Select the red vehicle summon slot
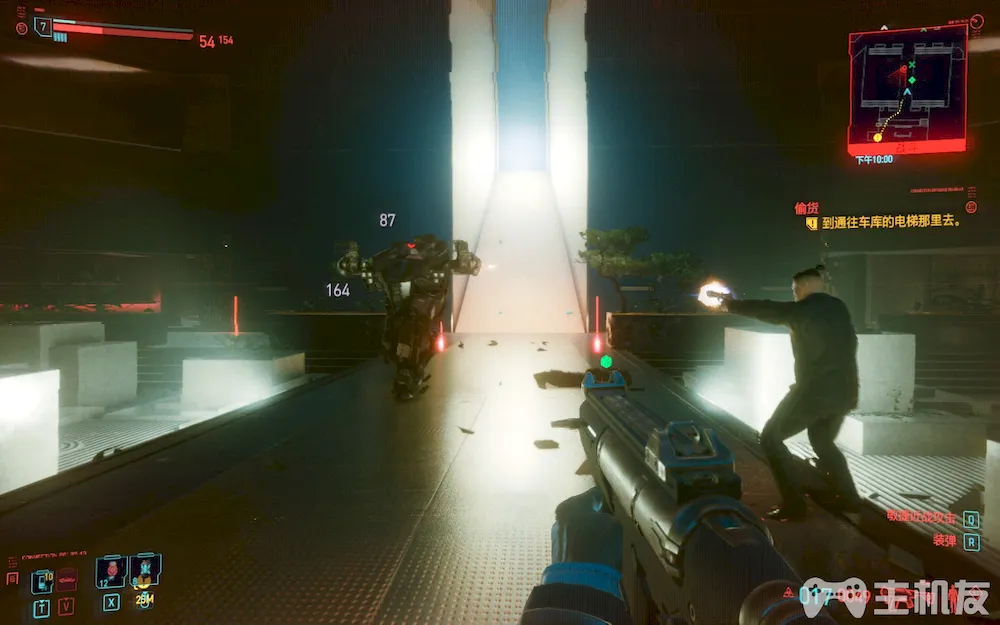Viewport: 1000px width, 625px height. (67, 580)
